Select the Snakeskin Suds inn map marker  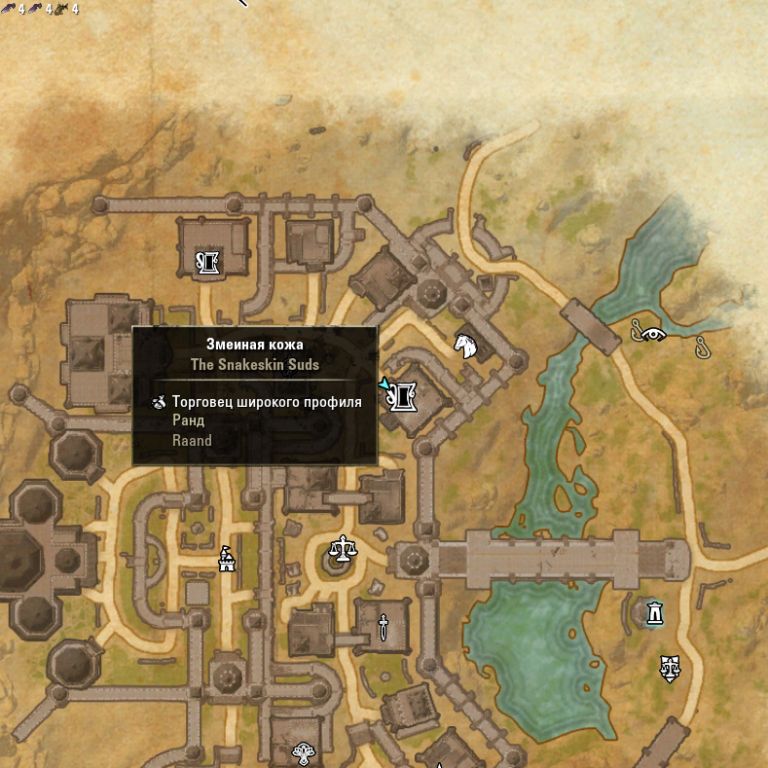tap(405, 395)
